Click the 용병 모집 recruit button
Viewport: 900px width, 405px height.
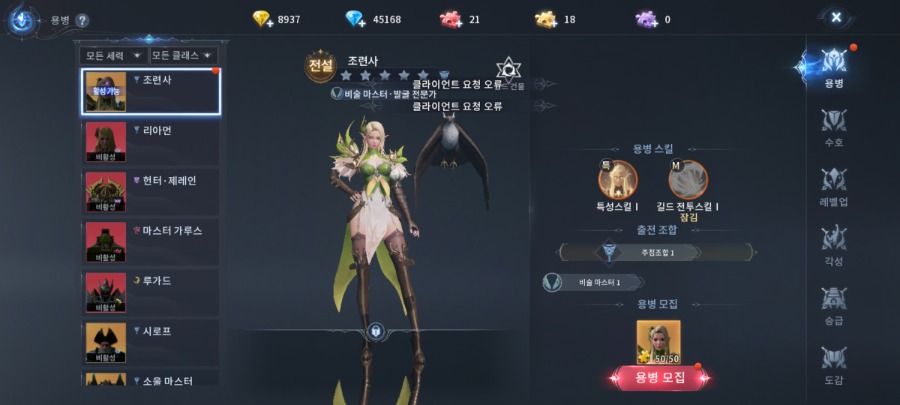click(659, 377)
